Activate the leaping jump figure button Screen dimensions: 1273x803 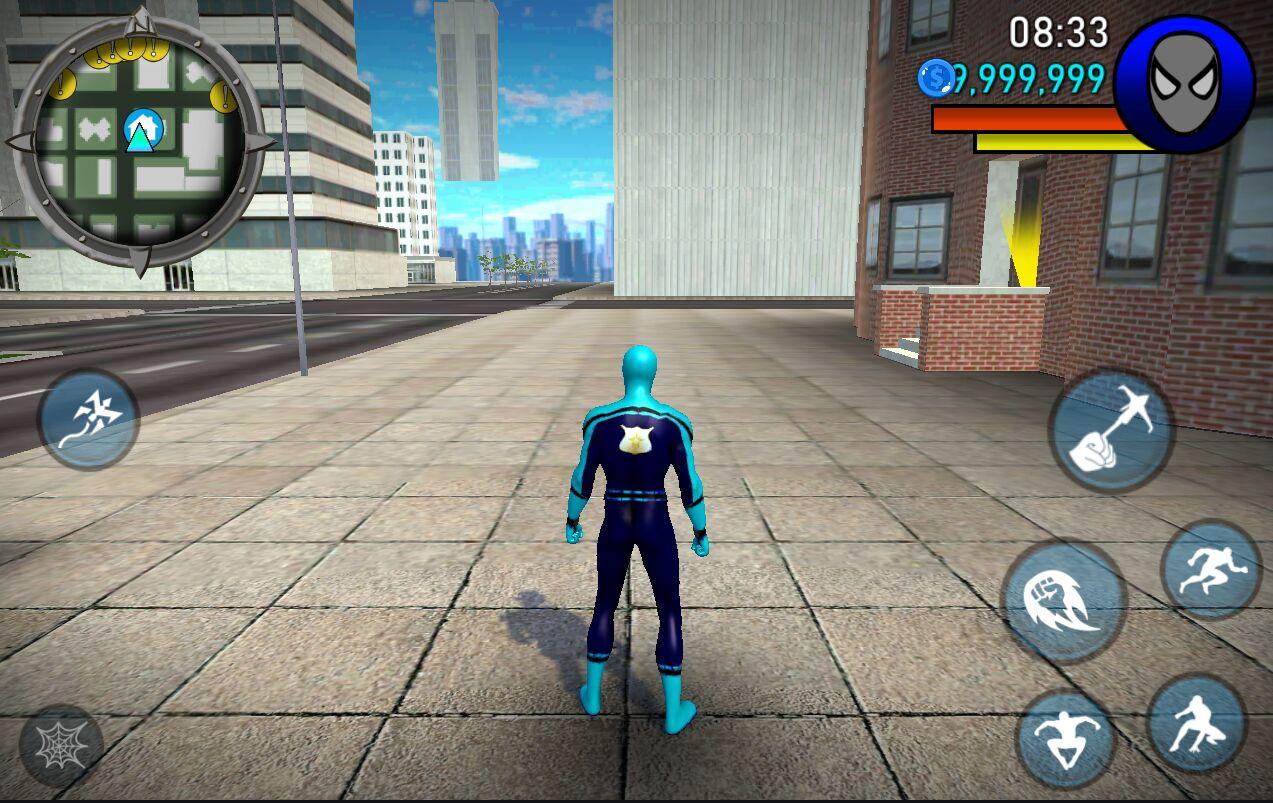coord(1066,740)
